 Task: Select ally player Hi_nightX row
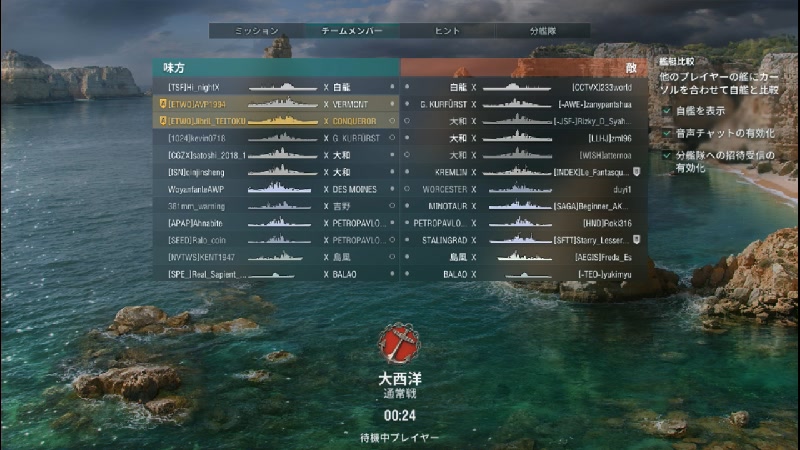pos(275,87)
